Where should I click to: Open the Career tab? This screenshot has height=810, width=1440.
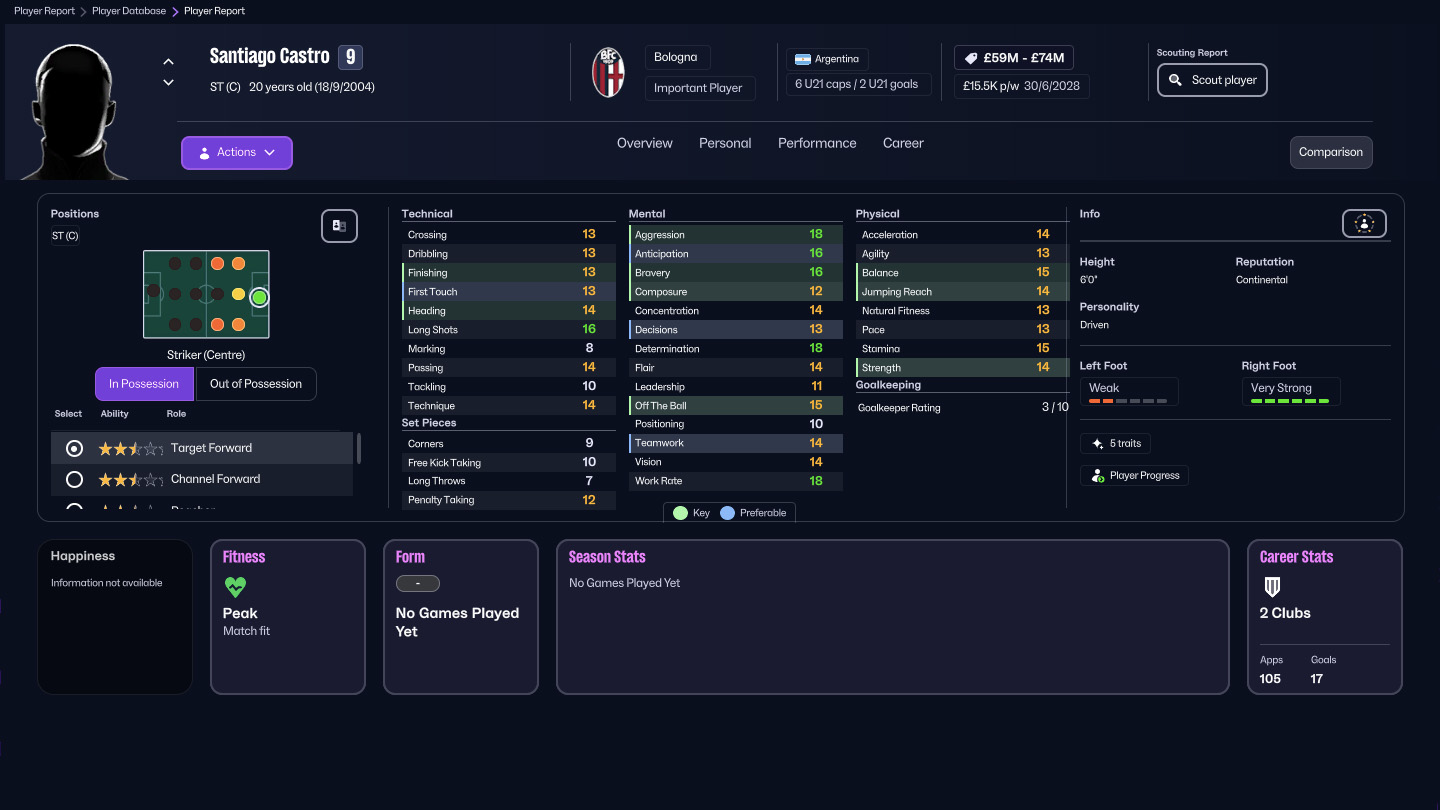point(902,143)
